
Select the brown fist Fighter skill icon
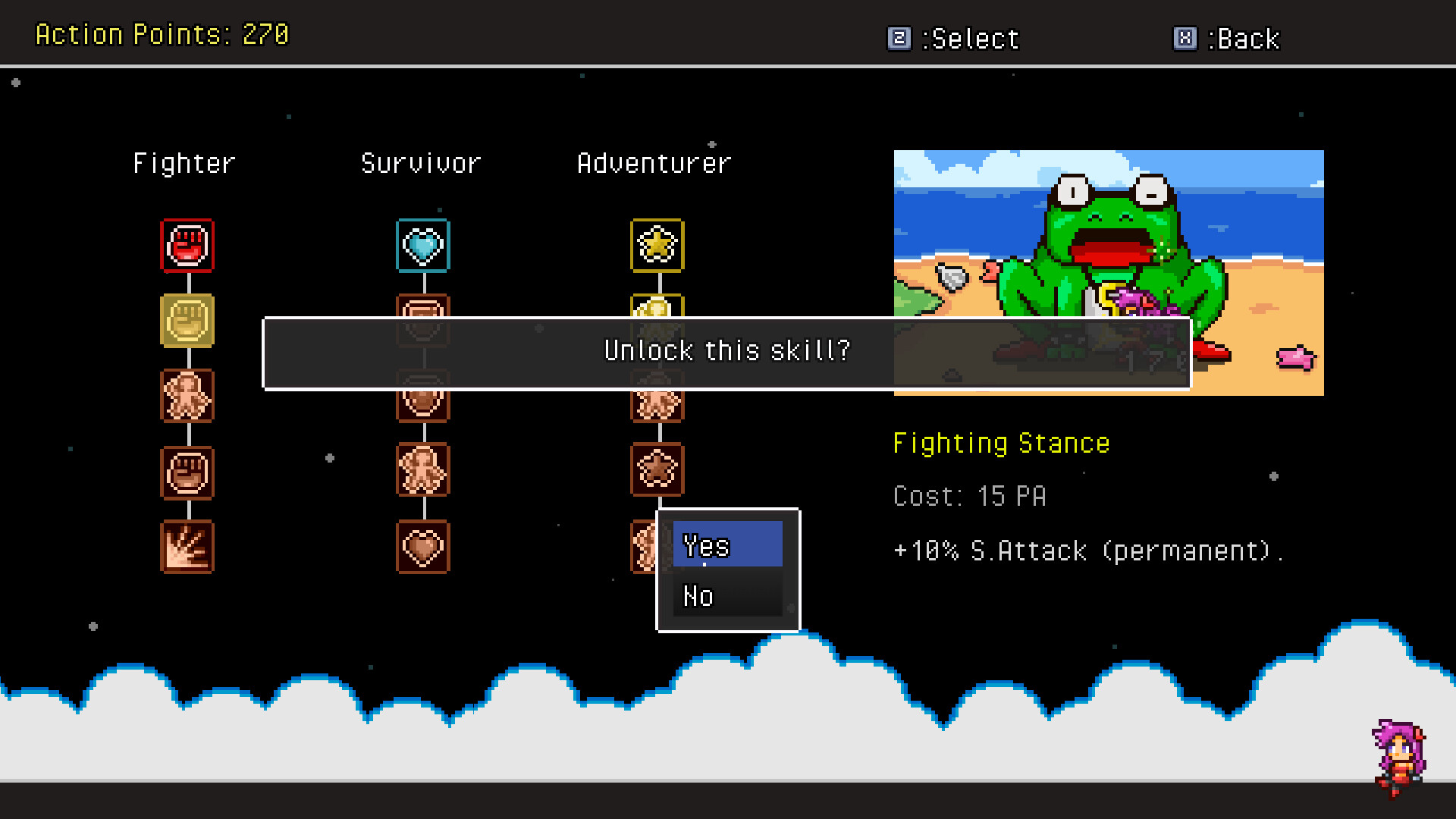coord(187,471)
